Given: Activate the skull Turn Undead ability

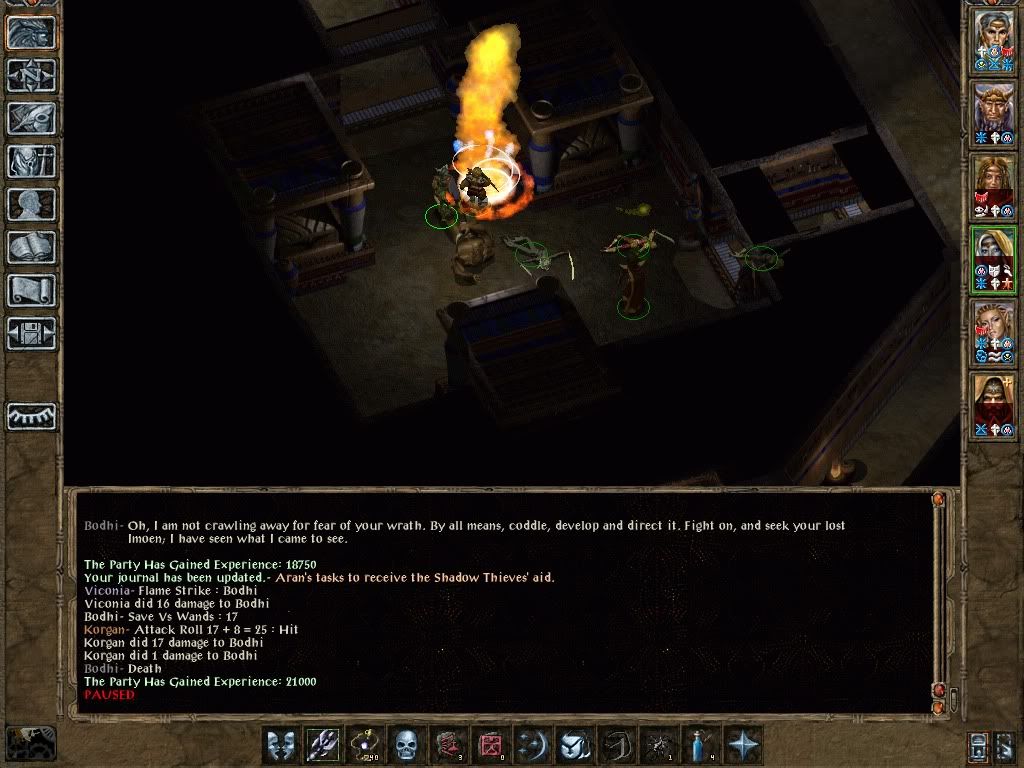Looking at the screenshot, I should click(x=406, y=745).
